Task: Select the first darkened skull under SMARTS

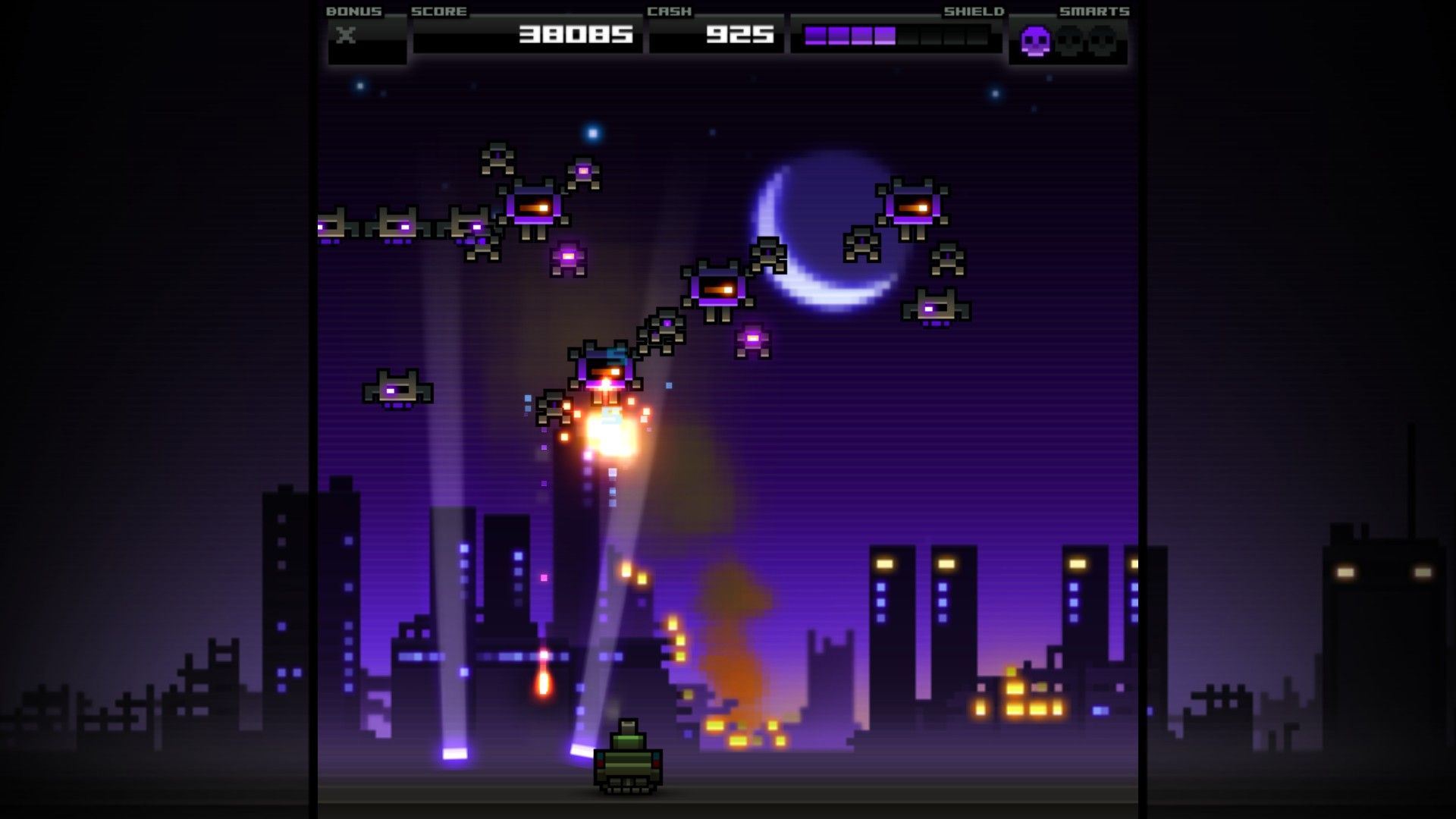Action: (1069, 39)
